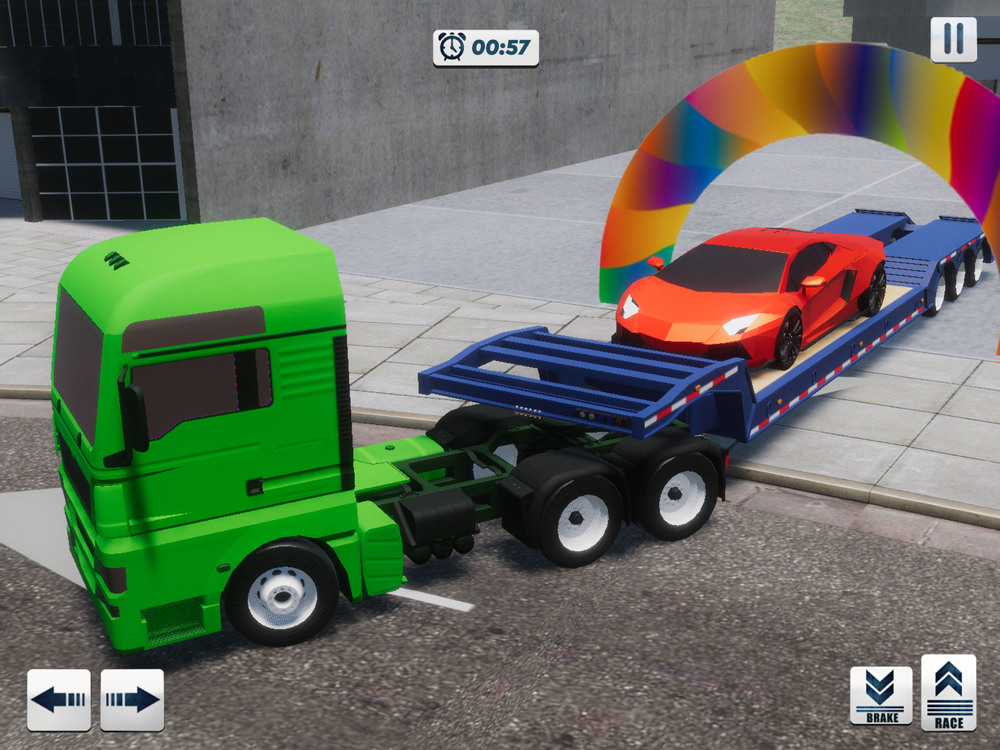Steer left with the left arrow button
This screenshot has height=750, width=1000.
tap(58, 699)
